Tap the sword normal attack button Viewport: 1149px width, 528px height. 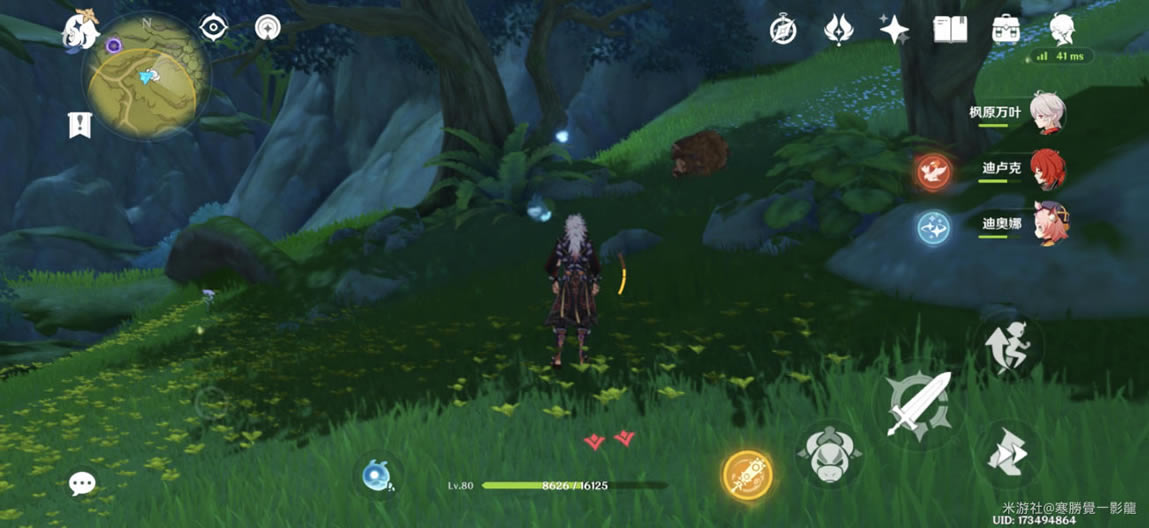918,403
